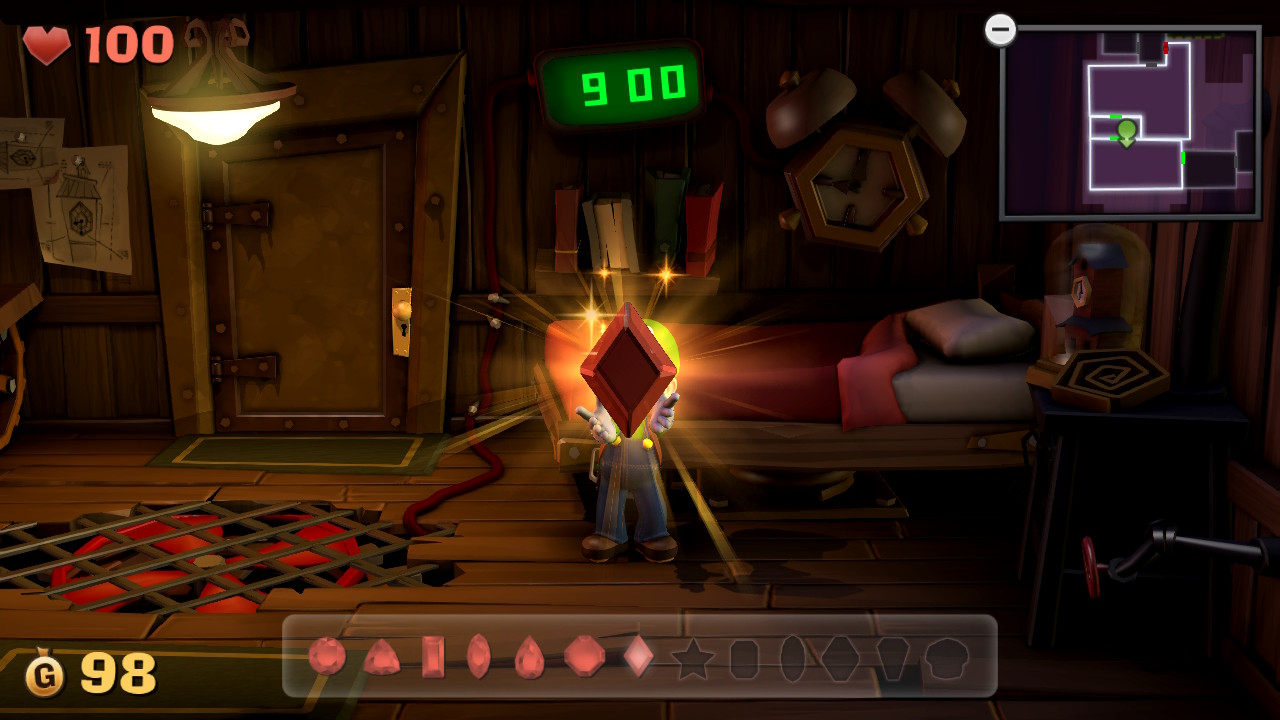Click the red heart health icon
Viewport: 1280px width, 720px height.
[48, 45]
